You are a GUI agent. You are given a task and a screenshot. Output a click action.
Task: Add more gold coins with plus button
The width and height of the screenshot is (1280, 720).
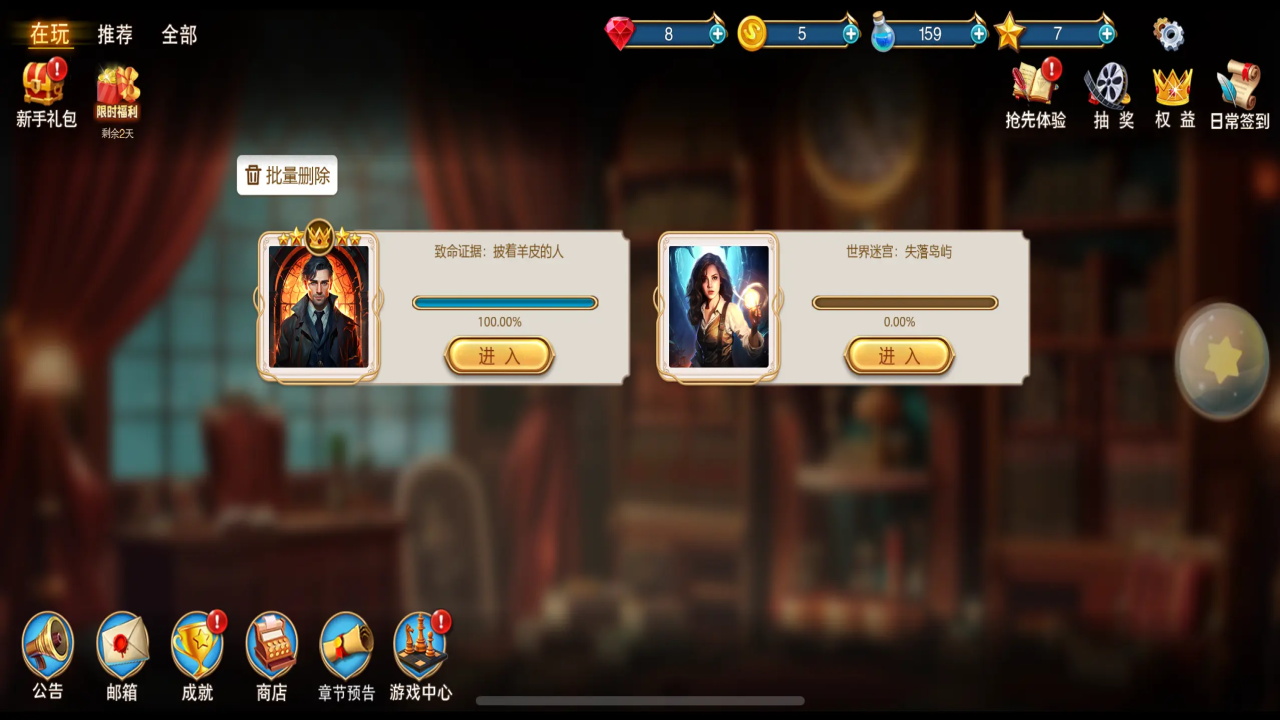click(x=851, y=34)
